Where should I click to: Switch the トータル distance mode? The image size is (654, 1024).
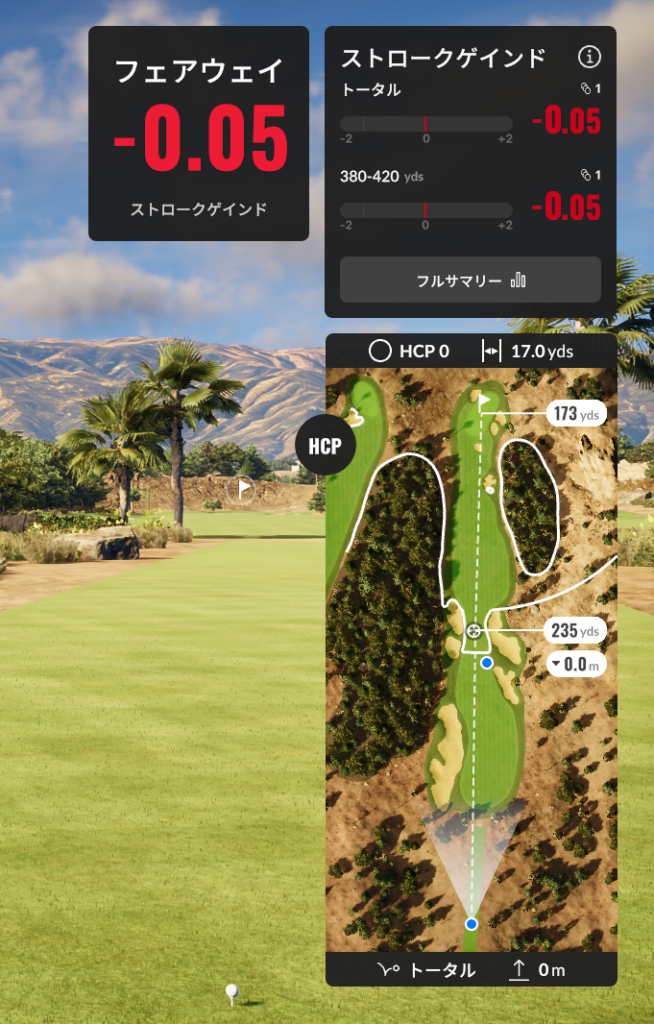pos(428,970)
